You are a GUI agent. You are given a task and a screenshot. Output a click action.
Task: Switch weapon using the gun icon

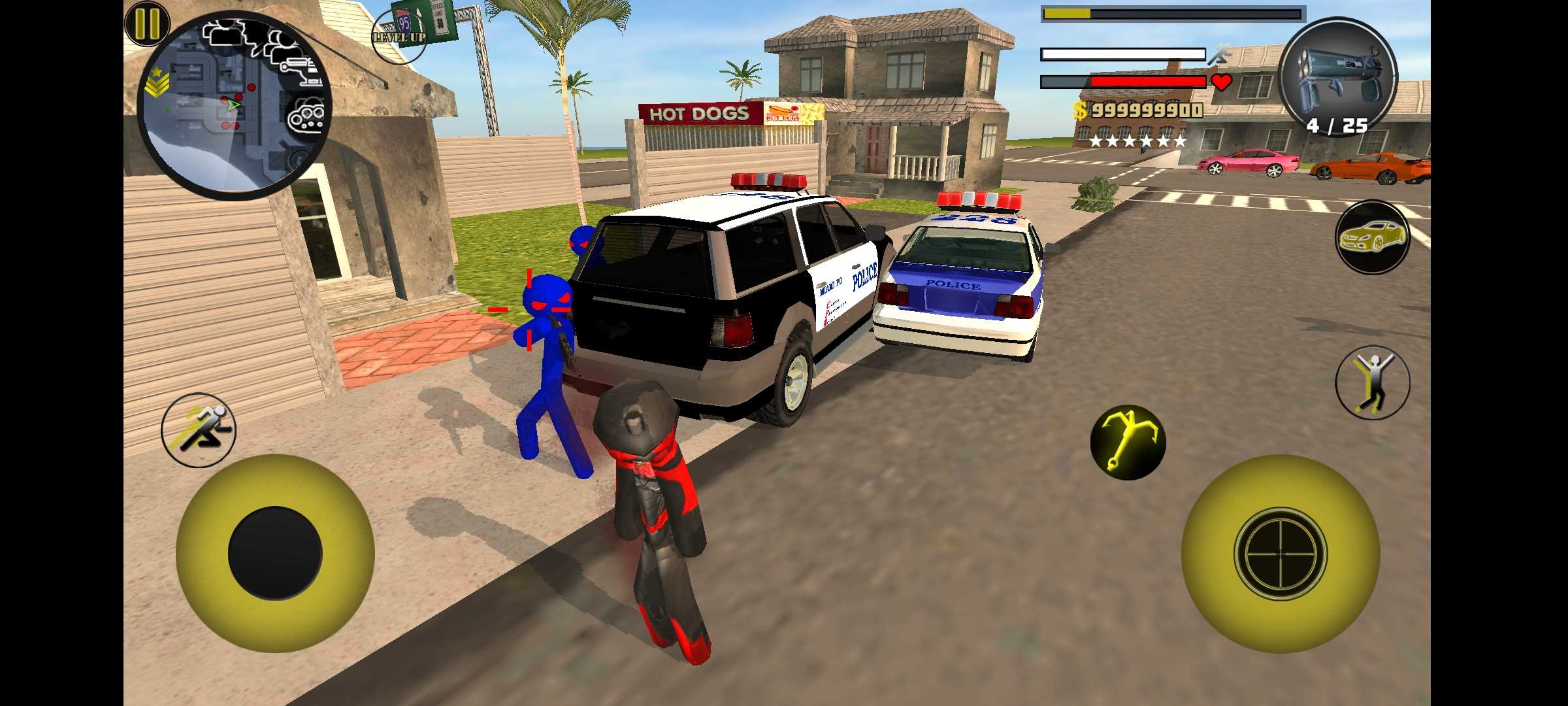(1337, 76)
